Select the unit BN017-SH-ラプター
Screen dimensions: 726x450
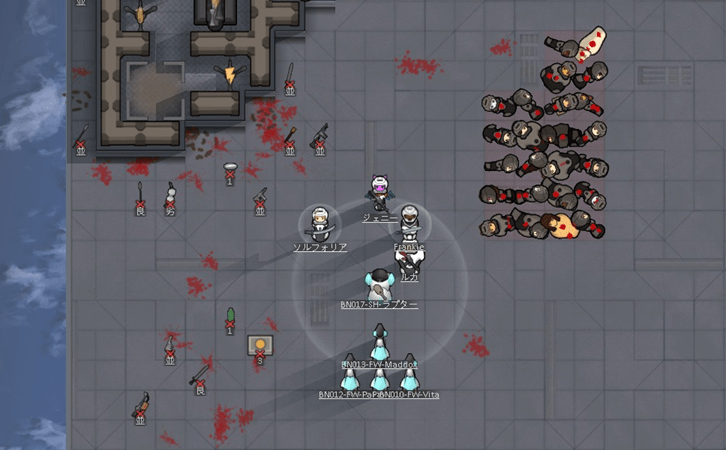point(379,284)
